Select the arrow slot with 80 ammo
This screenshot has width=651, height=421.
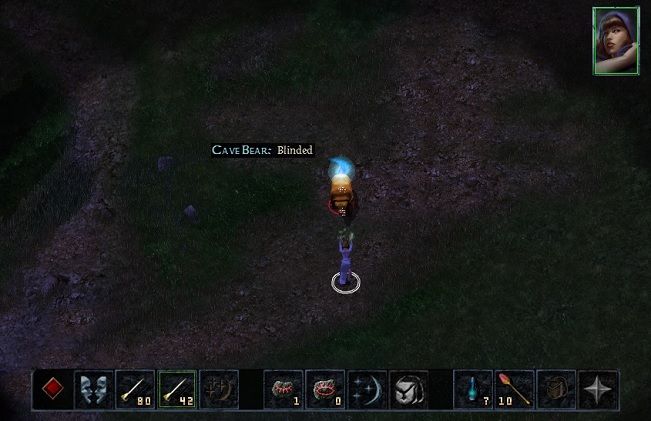(137, 389)
